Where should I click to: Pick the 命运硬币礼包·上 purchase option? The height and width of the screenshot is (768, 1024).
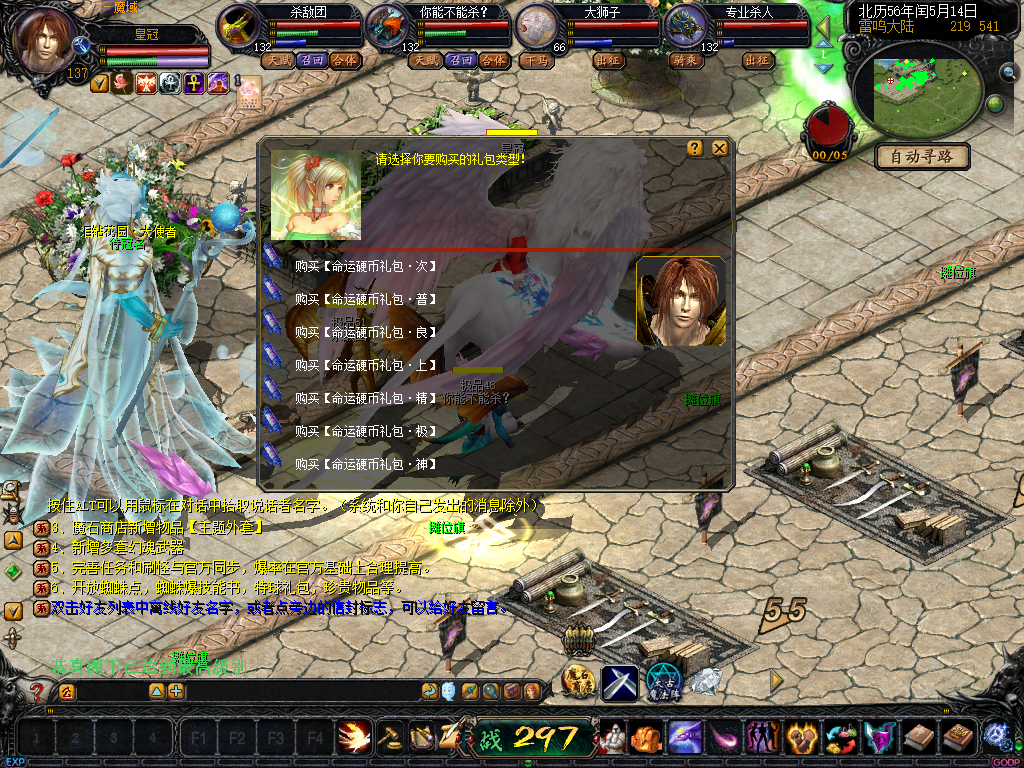coord(366,365)
